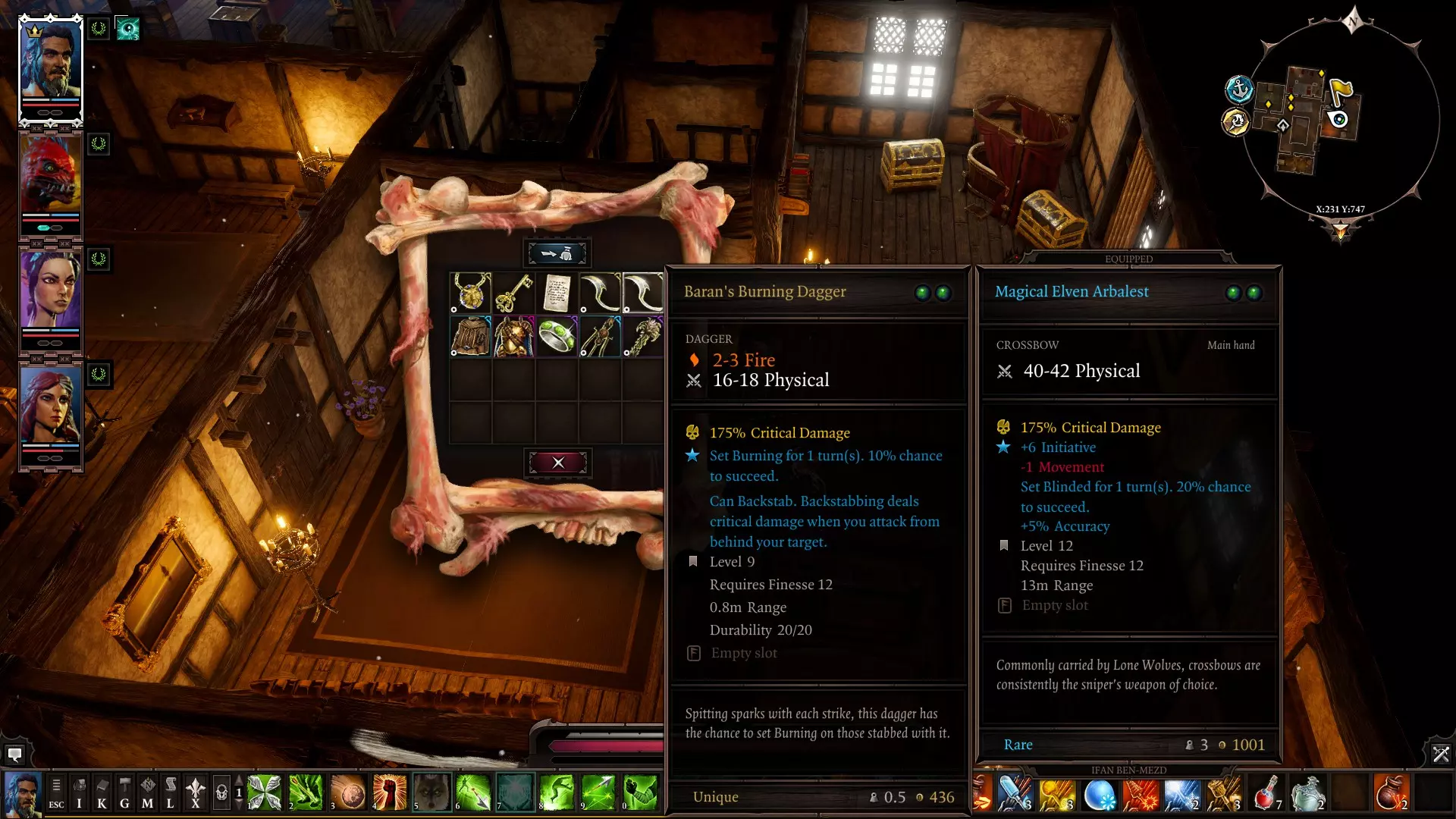Use the wolf summon skill
Image resolution: width=1456 pixels, height=819 pixels.
(x=431, y=793)
